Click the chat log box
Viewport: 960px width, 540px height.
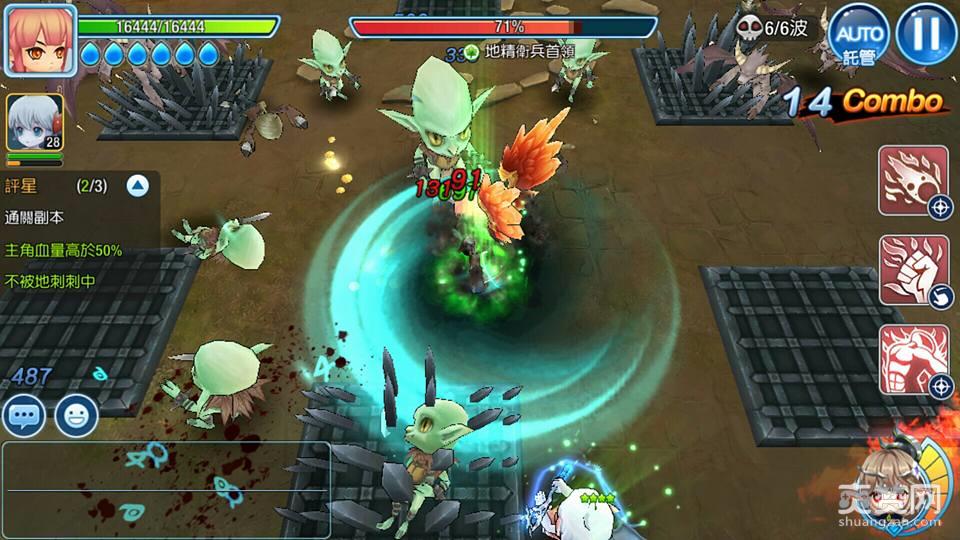click(x=165, y=482)
